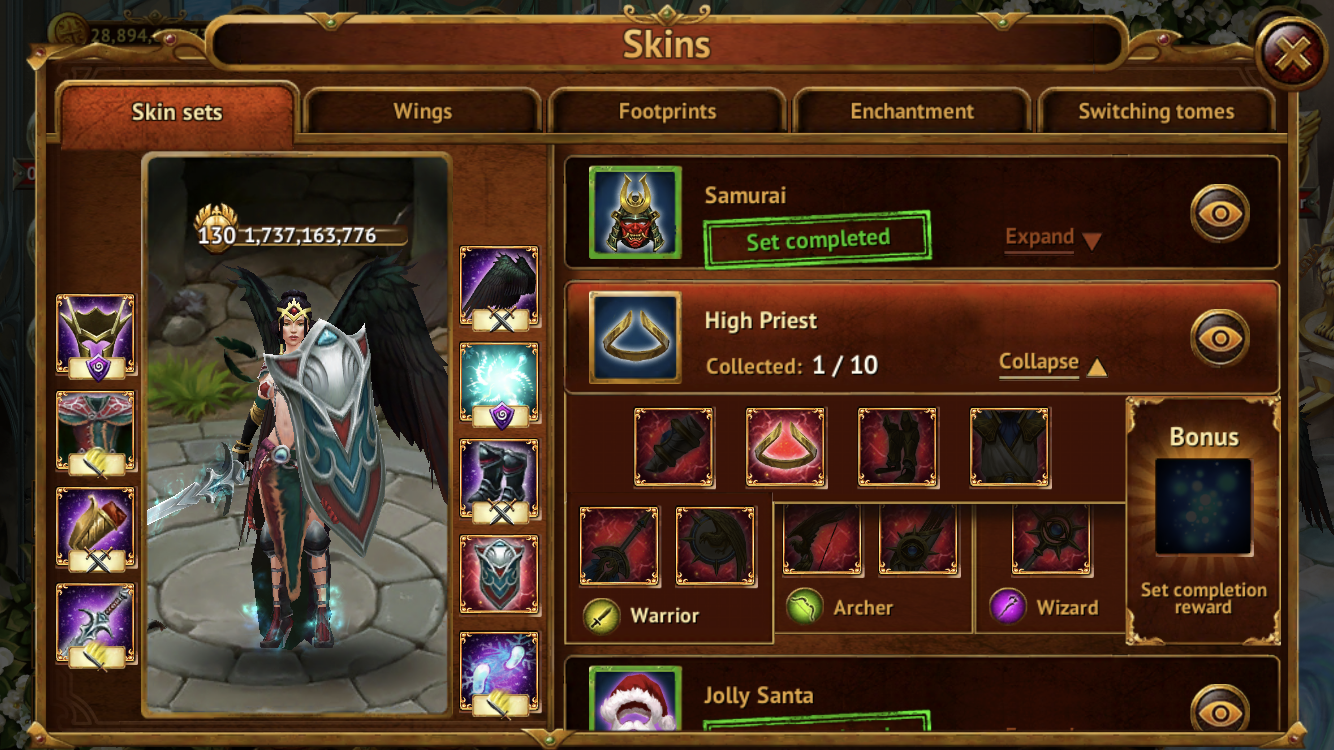
Task: Preview the High Priest set with eye button
Action: 1219,338
